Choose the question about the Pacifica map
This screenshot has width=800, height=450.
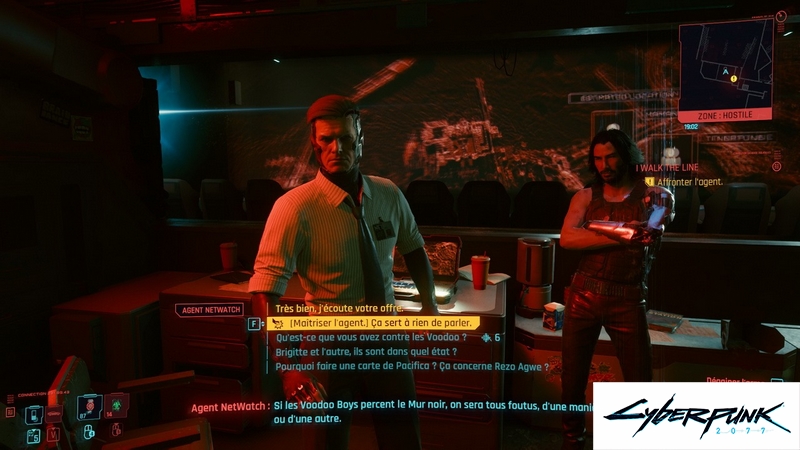pos(412,366)
